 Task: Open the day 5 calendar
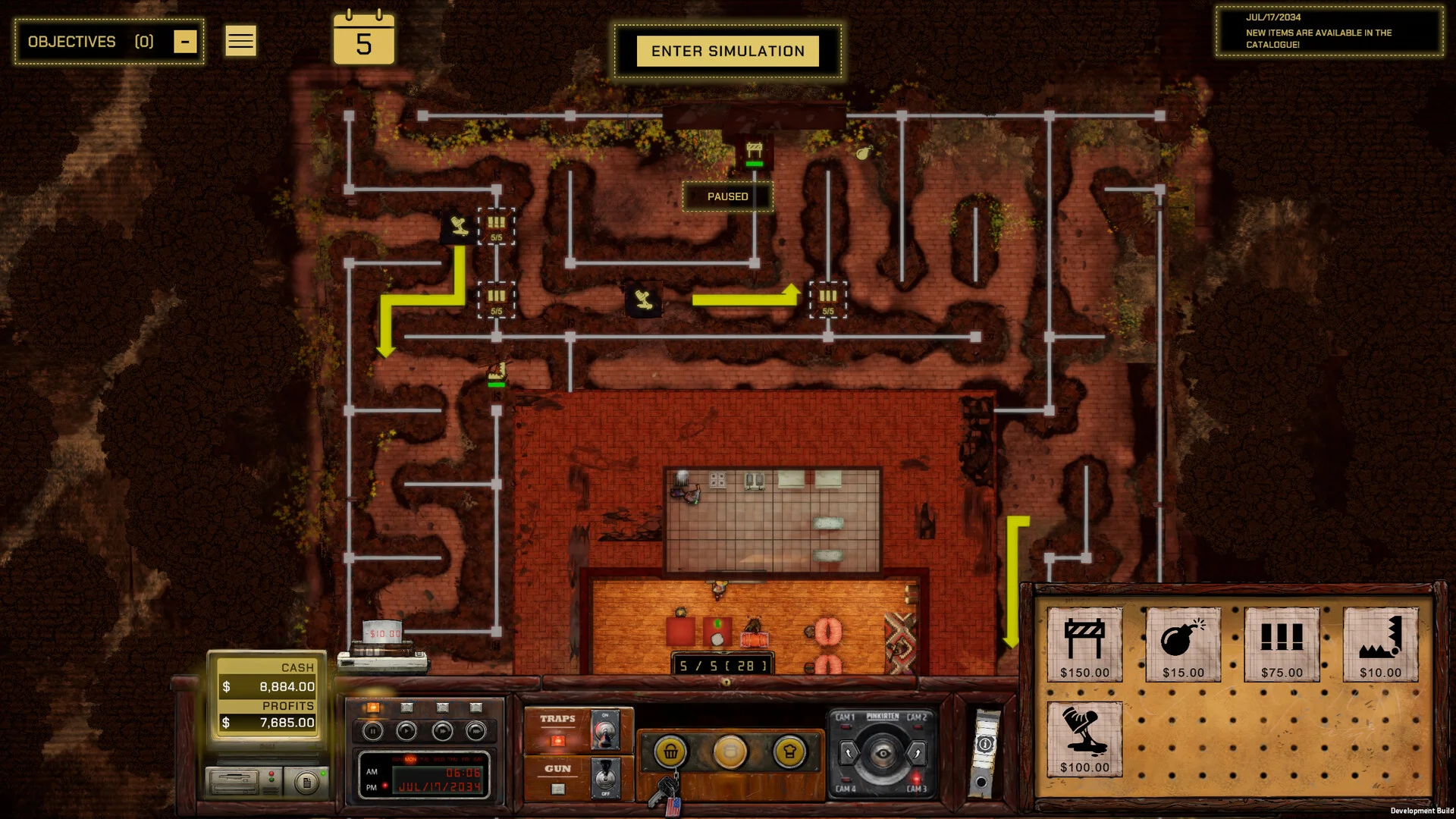pyautogui.click(x=364, y=39)
